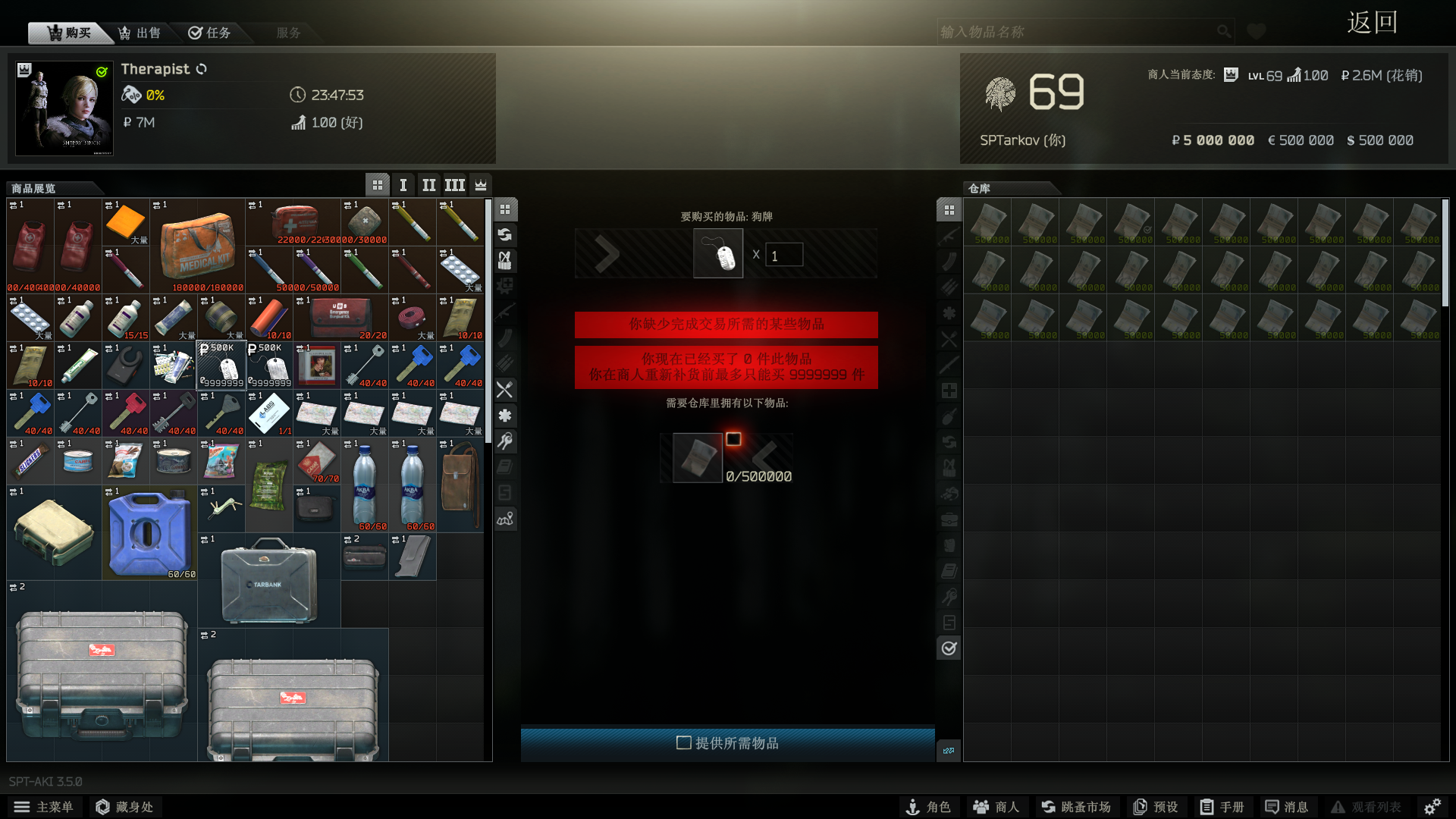Open the 预设 presets screen
Viewport: 1456px width, 819px height.
[1156, 807]
